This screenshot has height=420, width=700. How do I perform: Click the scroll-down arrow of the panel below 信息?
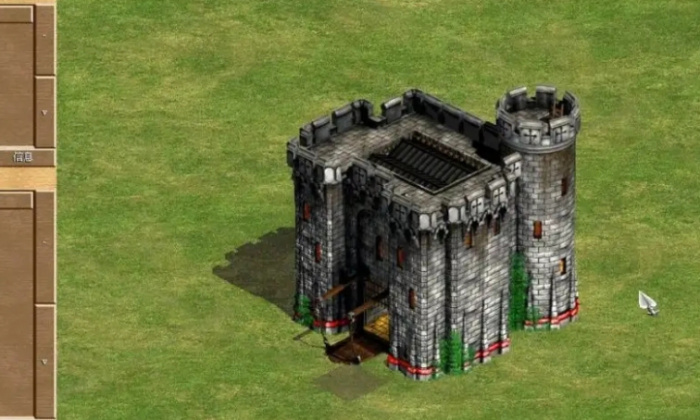tap(45, 361)
